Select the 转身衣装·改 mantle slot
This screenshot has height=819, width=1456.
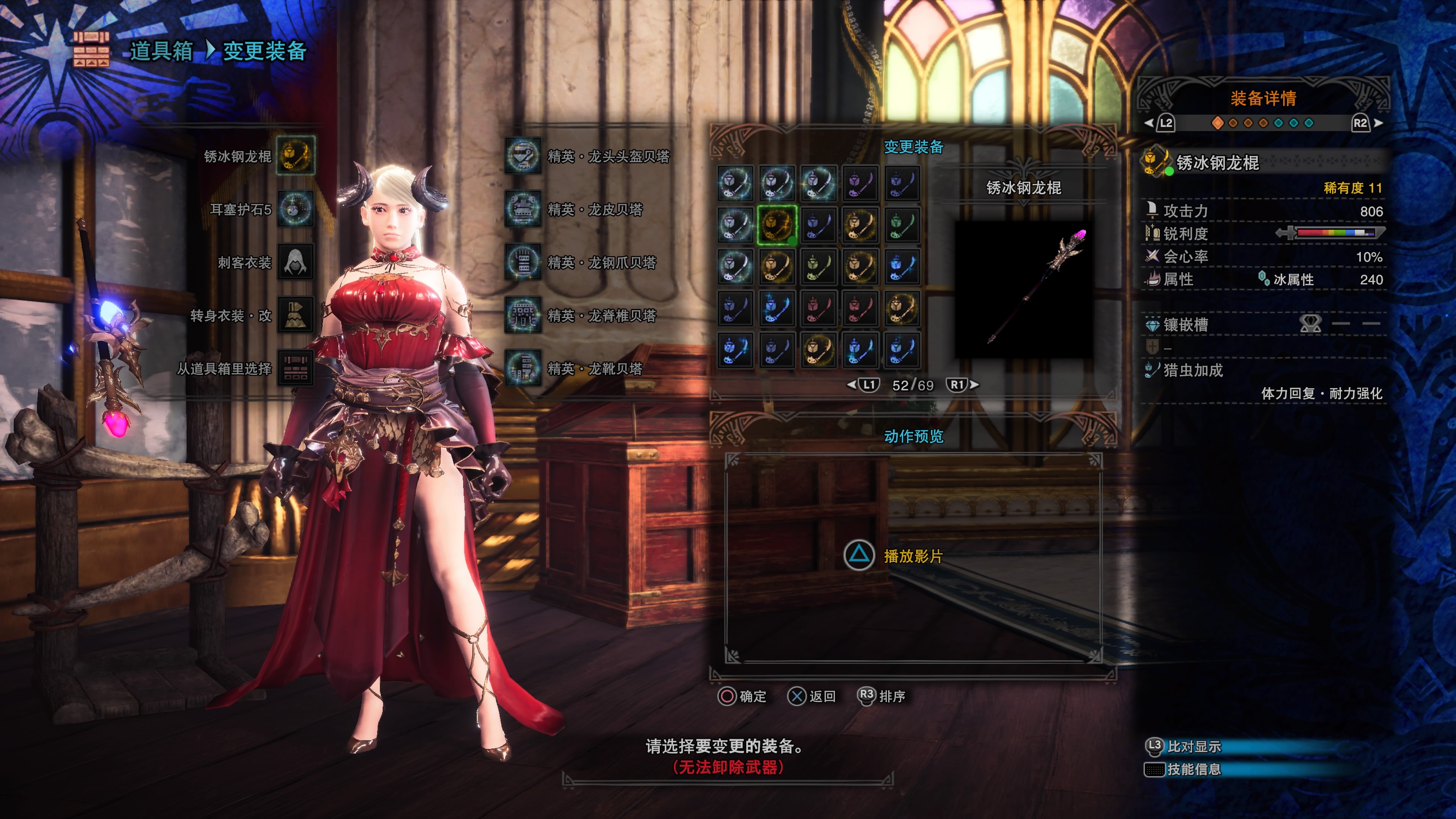[x=295, y=315]
